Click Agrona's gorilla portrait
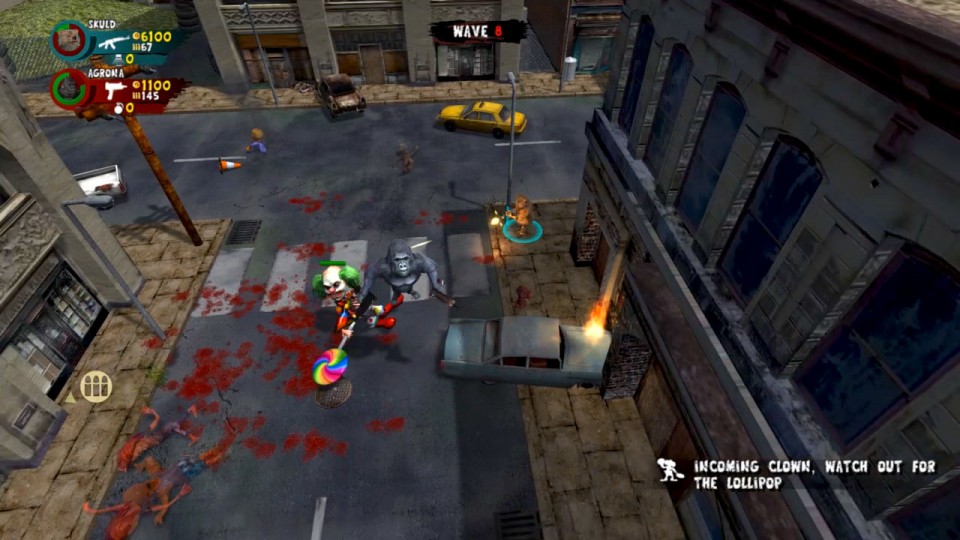Image resolution: width=960 pixels, height=540 pixels. (x=70, y=88)
